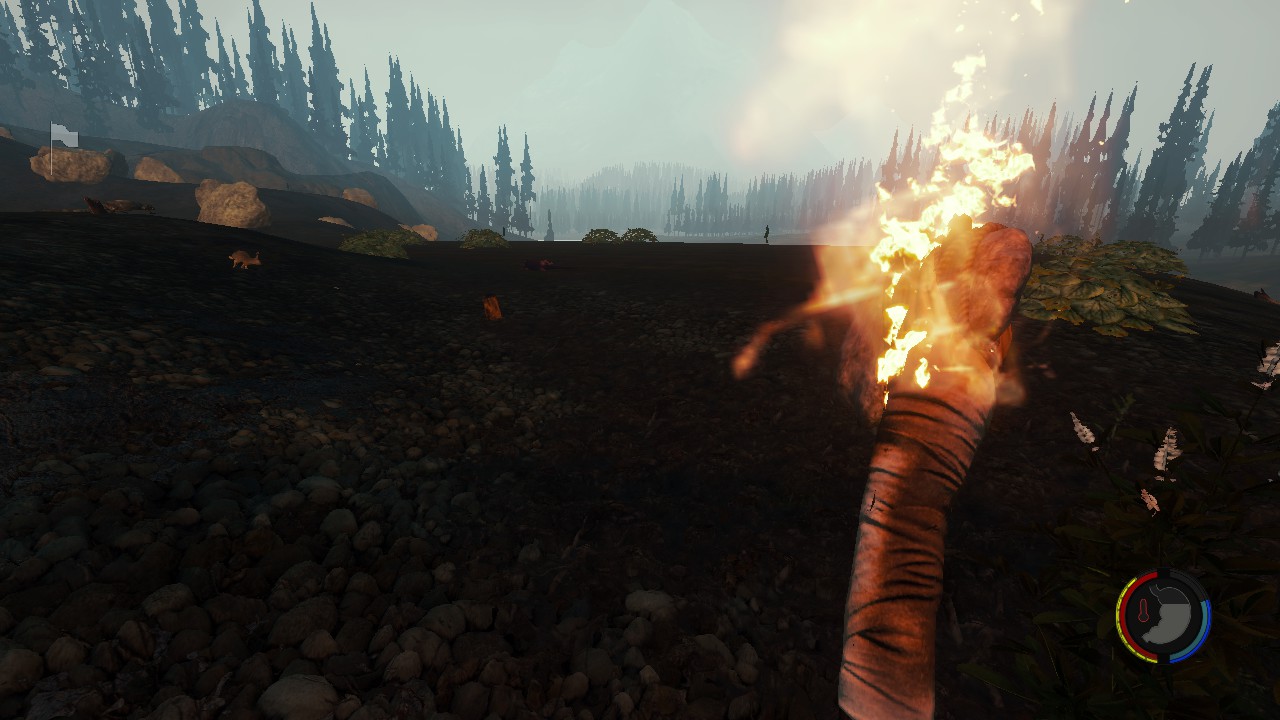The width and height of the screenshot is (1280, 720).
Task: Click the stomach icon in the status gauge
Action: coord(1170,614)
